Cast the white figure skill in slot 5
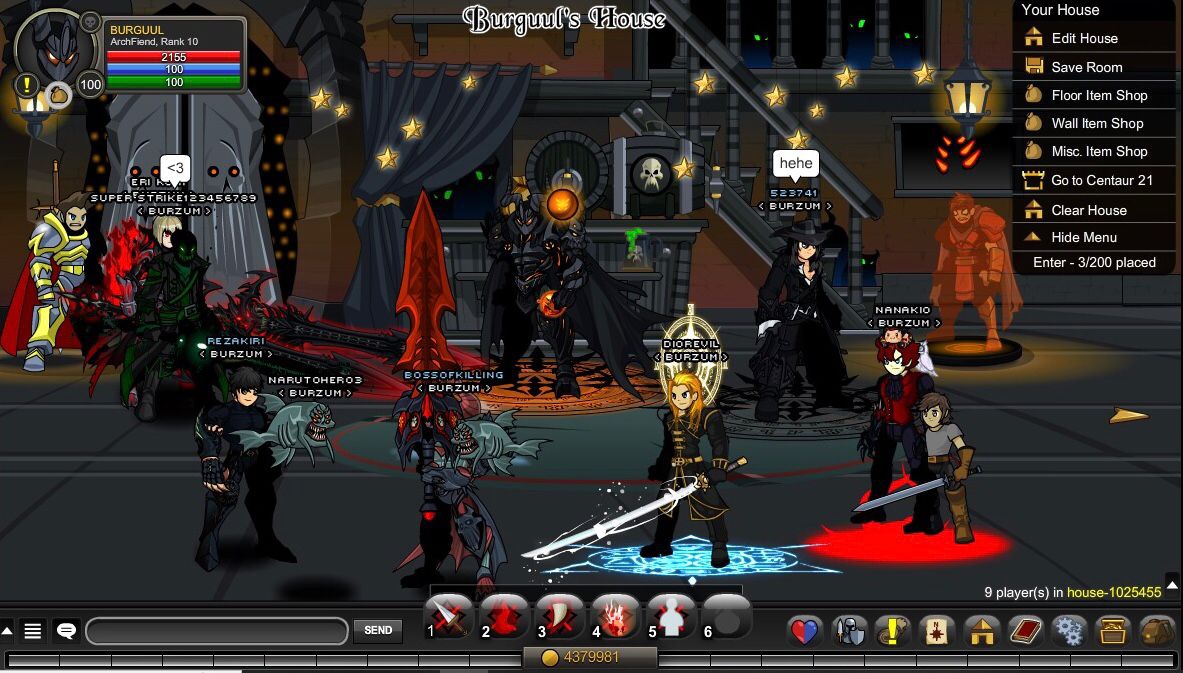1183x673 pixels. click(670, 619)
